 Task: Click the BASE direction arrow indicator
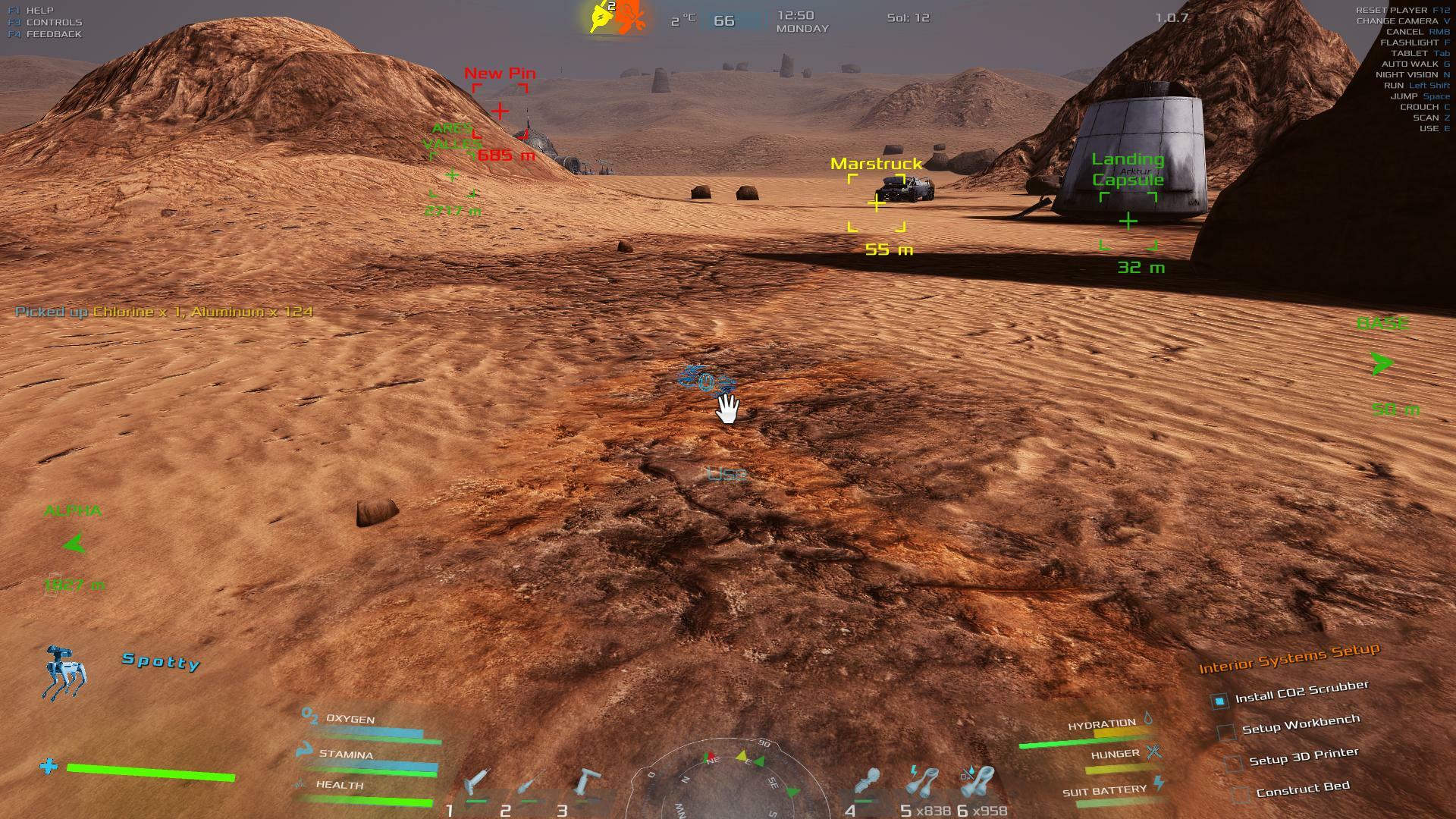click(1382, 365)
